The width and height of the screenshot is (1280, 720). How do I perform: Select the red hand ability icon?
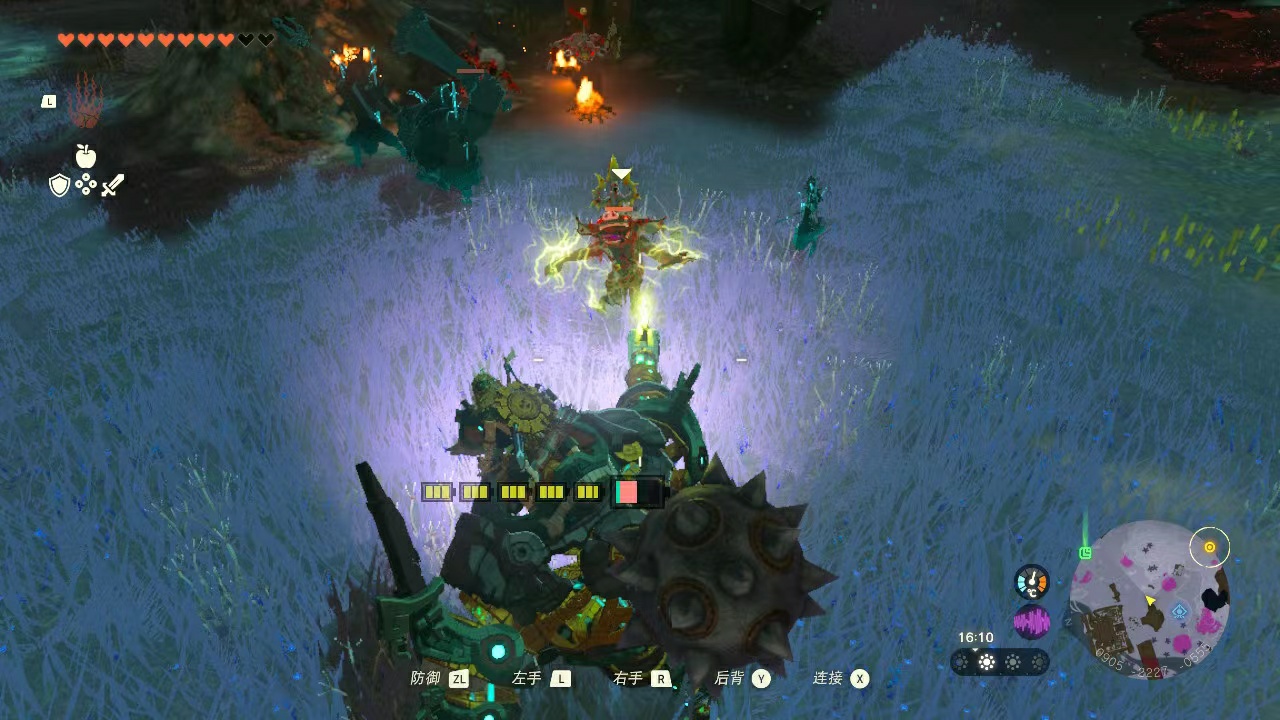[86, 100]
